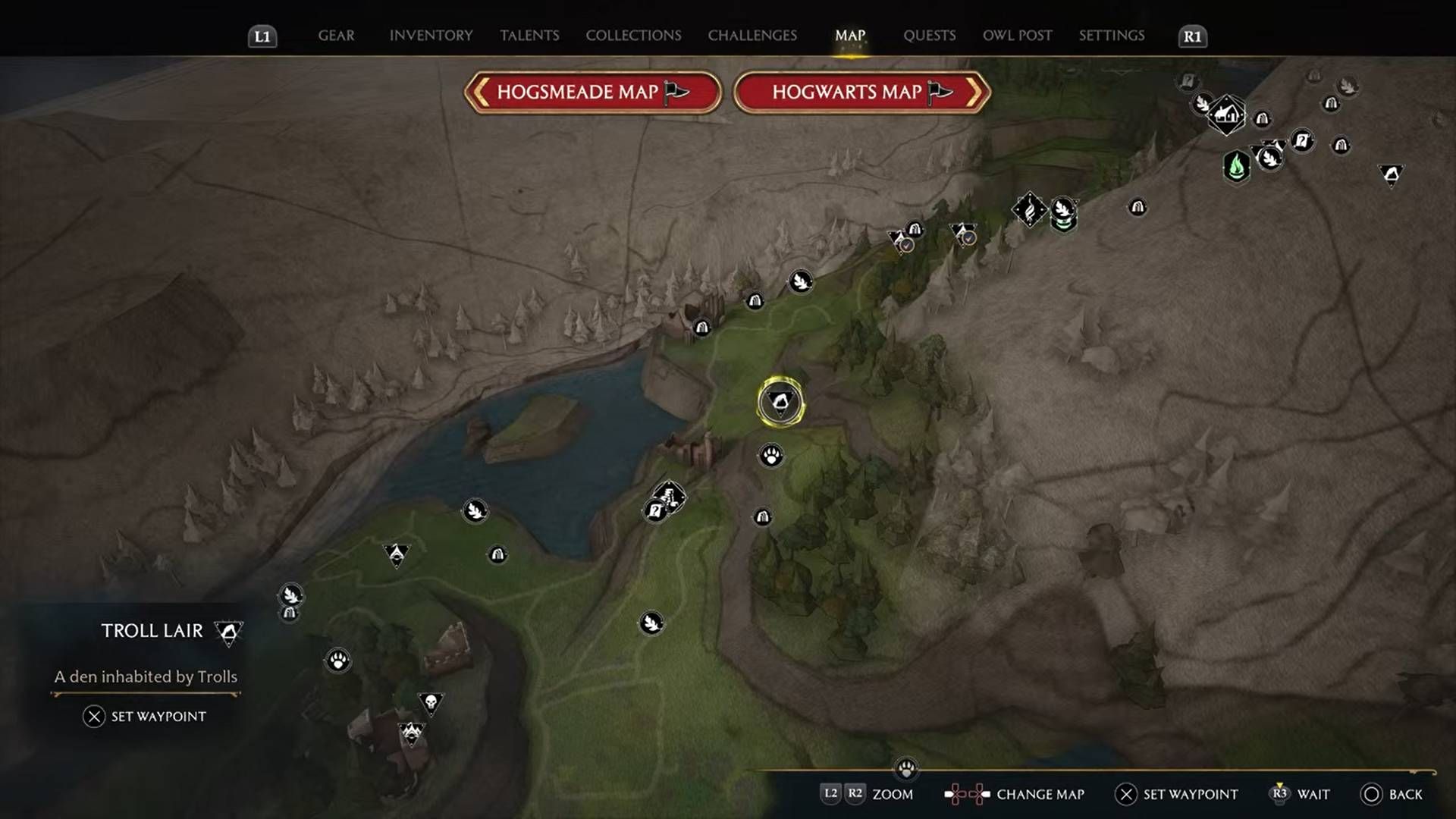The width and height of the screenshot is (1456, 819).
Task: Open the Owl Post menu item
Action: (x=1016, y=35)
